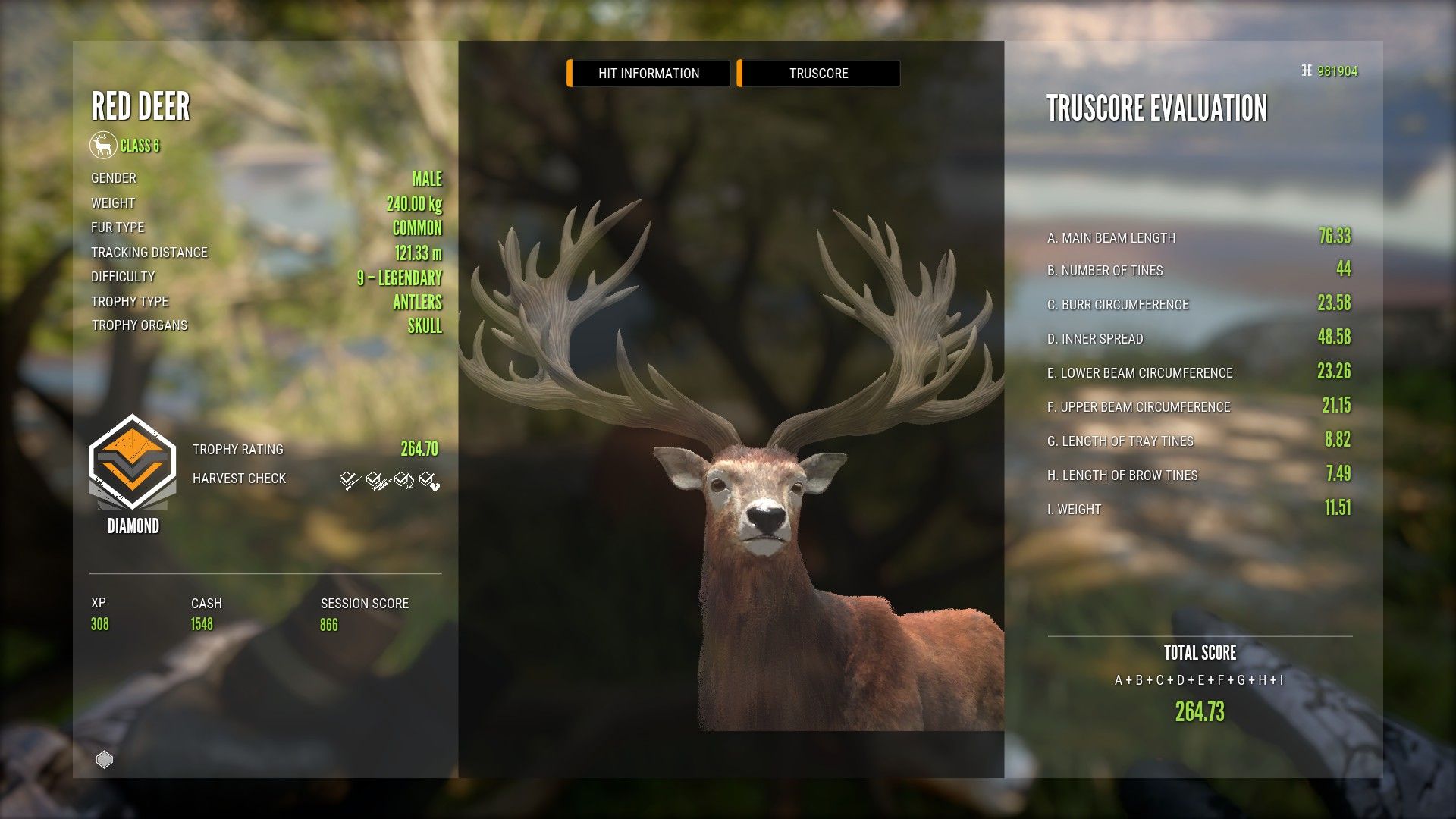
Task: Click the second harvest check shot icon
Action: click(x=375, y=479)
